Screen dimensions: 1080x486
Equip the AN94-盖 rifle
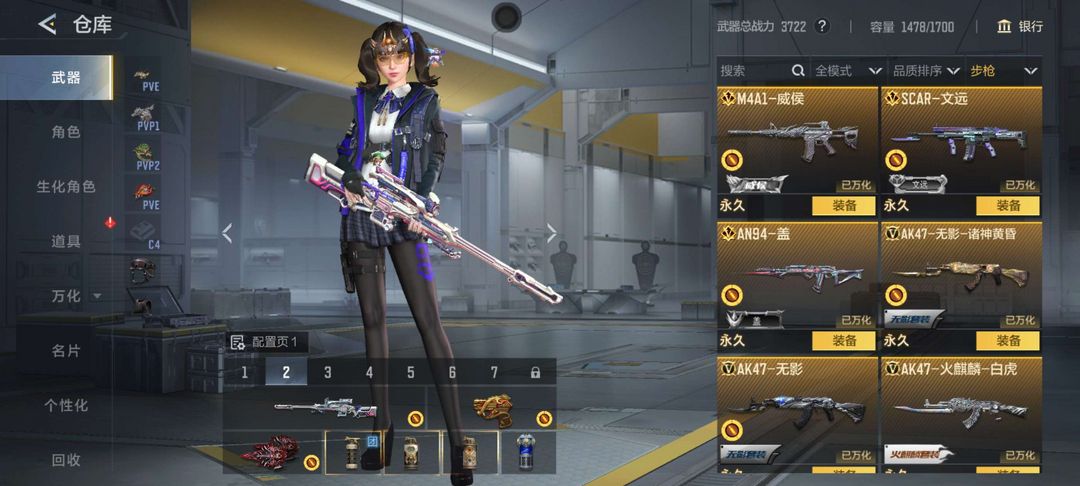844,341
